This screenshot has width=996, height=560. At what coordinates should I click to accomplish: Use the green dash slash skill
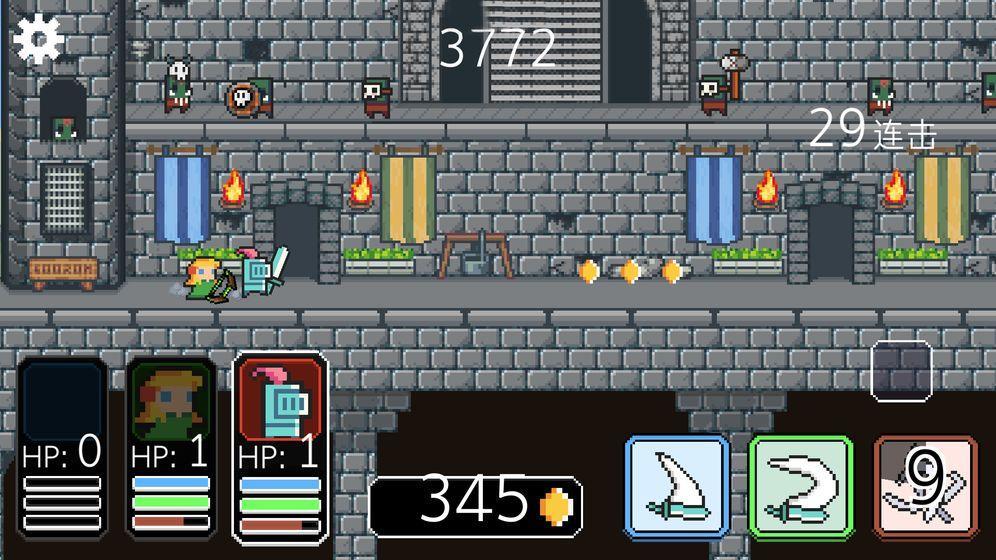[800, 485]
